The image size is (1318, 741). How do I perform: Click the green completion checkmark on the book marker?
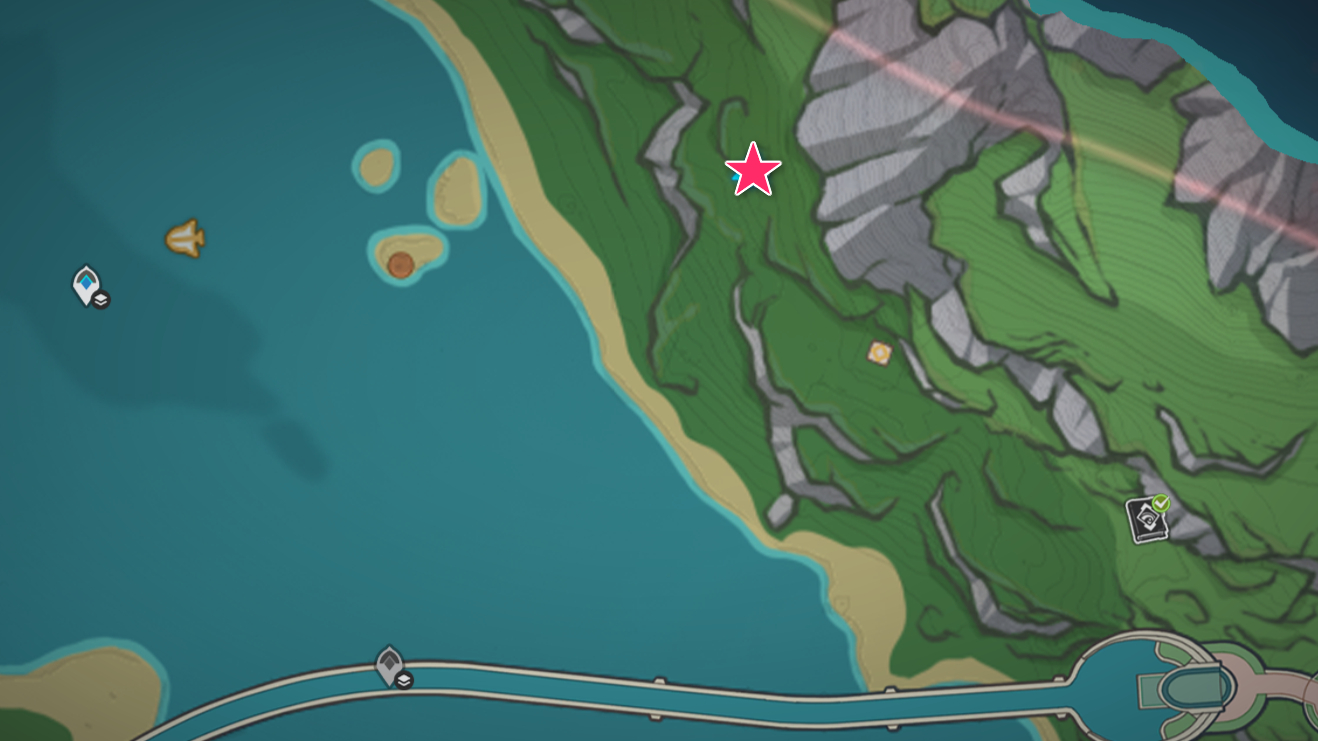(1159, 504)
